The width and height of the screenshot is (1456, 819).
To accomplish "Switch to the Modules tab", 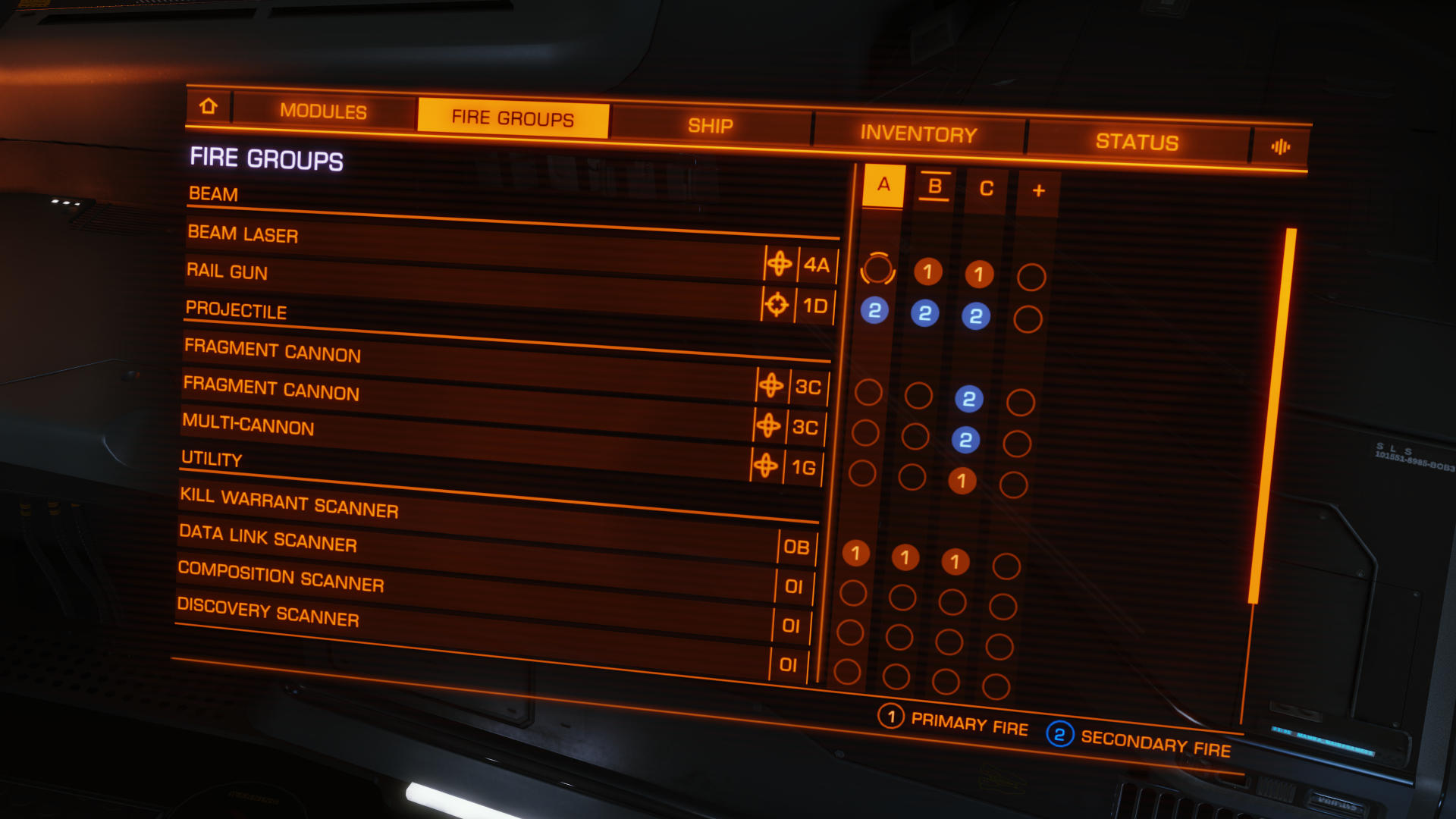I will click(x=323, y=111).
